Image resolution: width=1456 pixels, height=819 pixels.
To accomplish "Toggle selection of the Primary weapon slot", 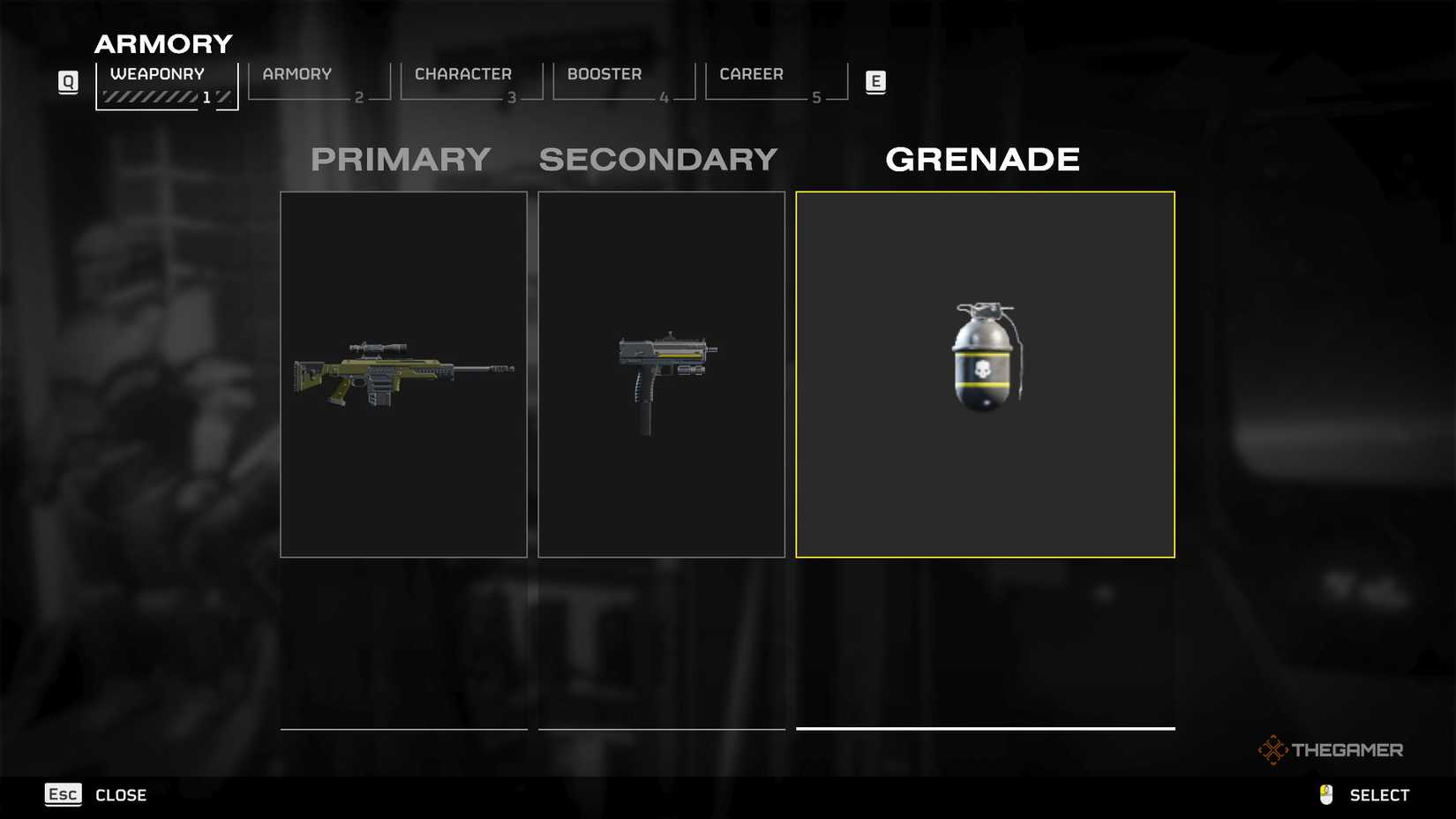I will pyautogui.click(x=402, y=373).
